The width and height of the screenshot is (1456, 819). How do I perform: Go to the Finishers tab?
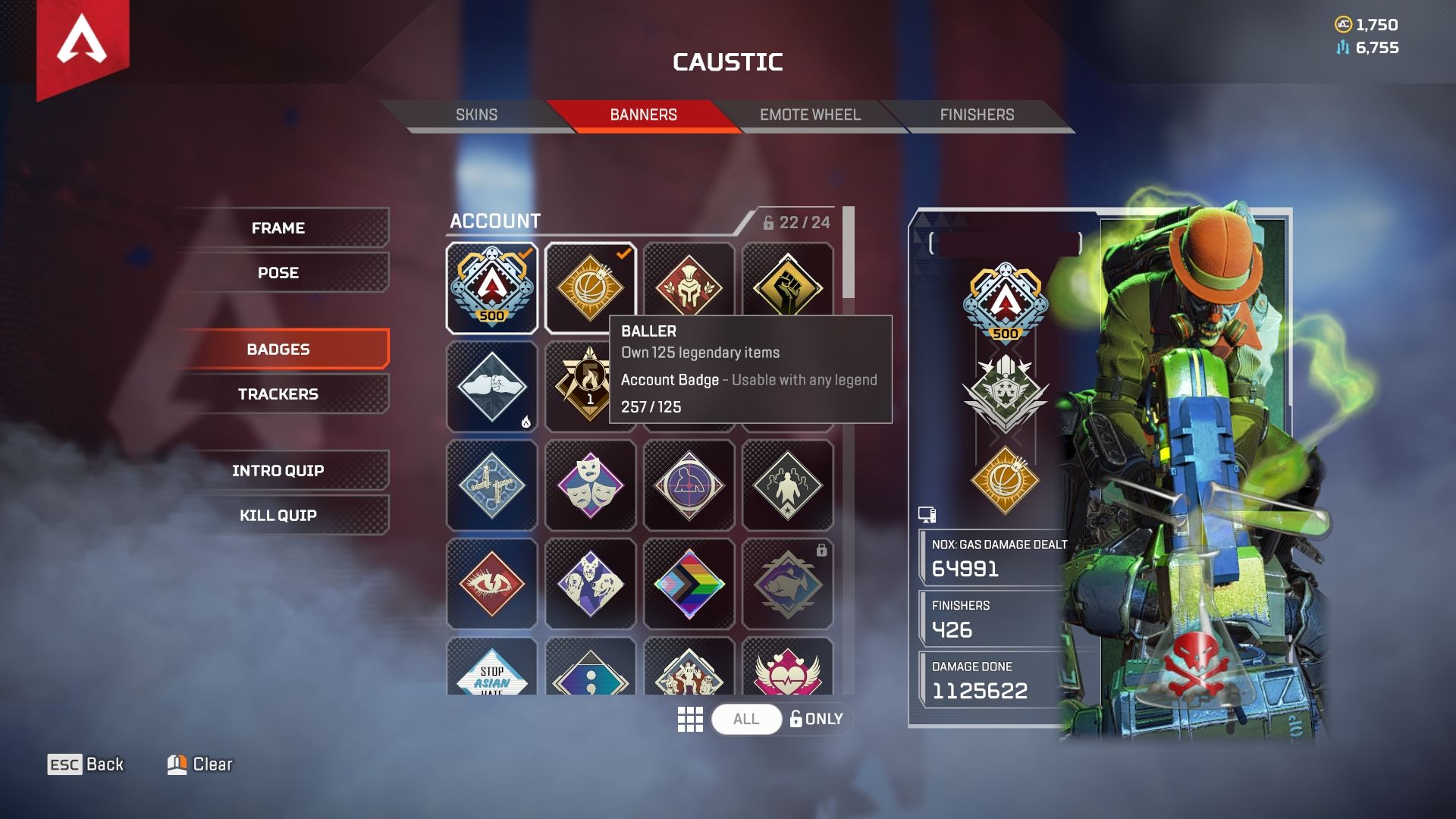pyautogui.click(x=977, y=115)
